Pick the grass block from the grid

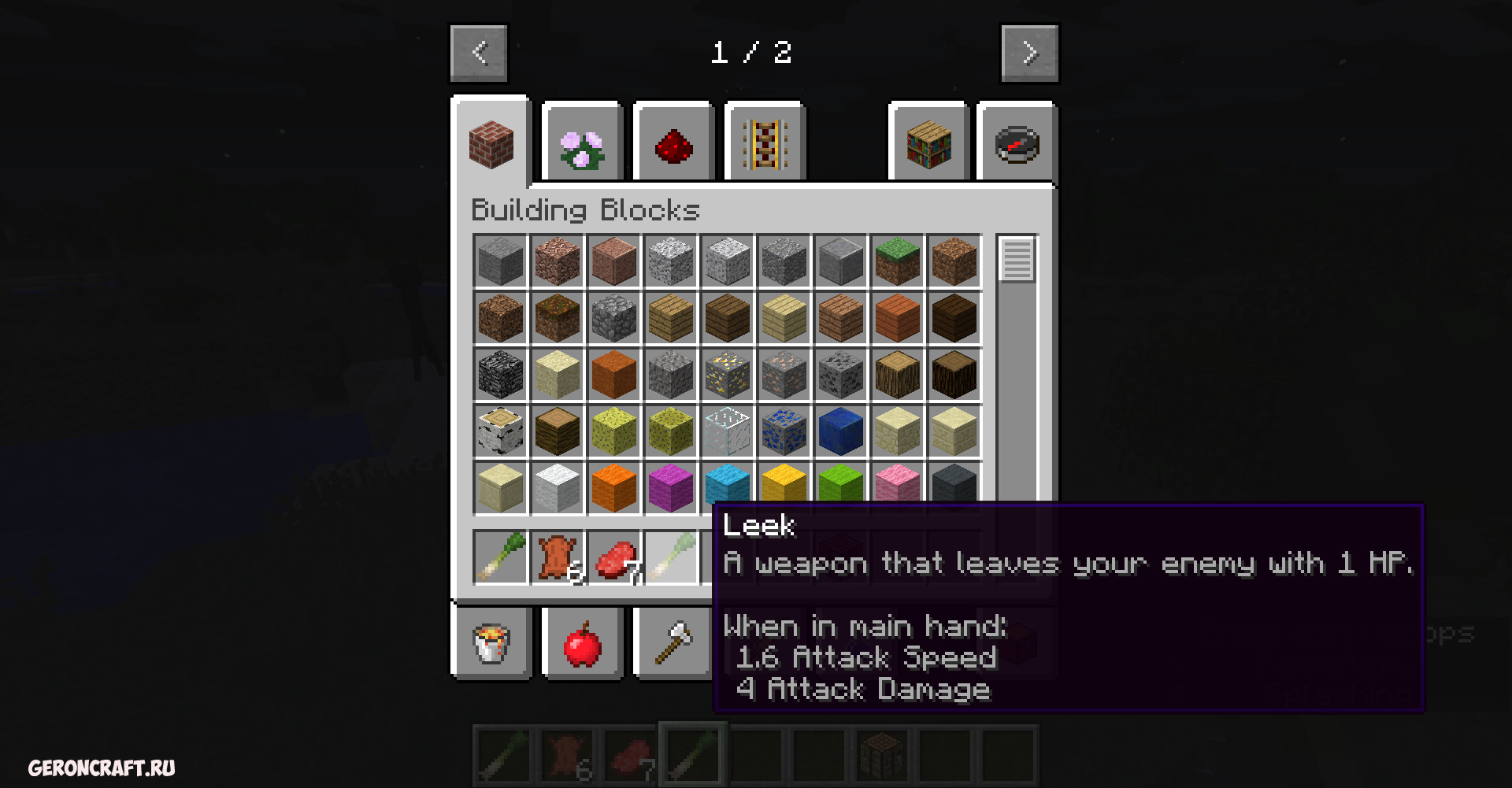pyautogui.click(x=897, y=261)
